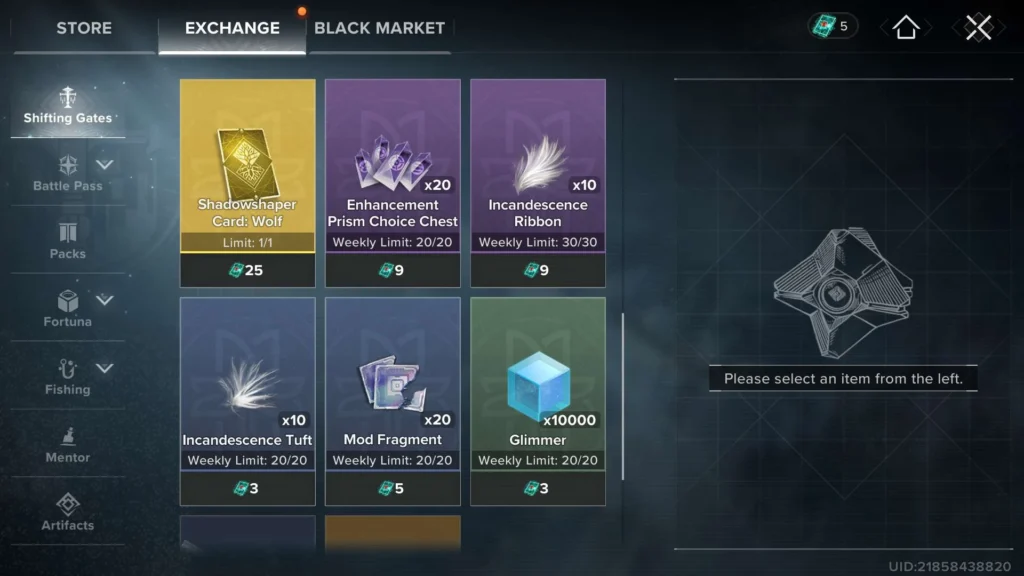Choose the Shifting Gates category

(x=68, y=106)
